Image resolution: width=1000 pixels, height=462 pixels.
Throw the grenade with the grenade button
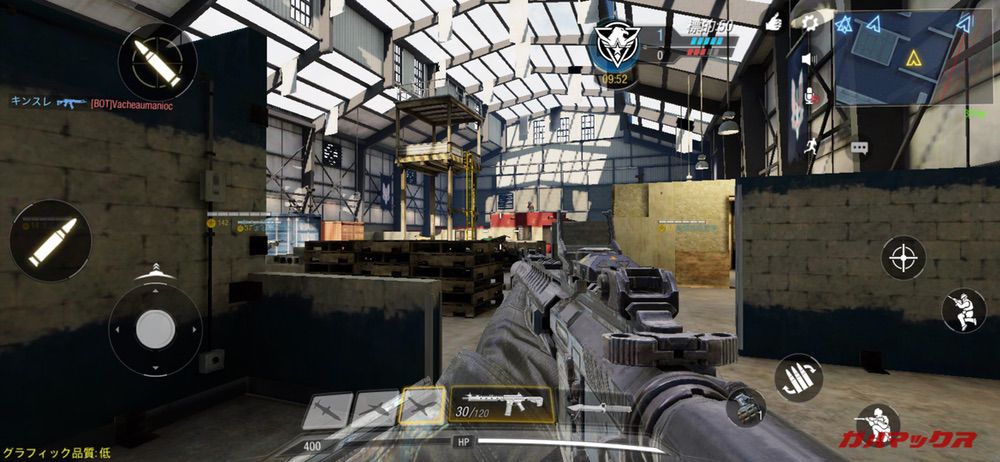point(744,406)
